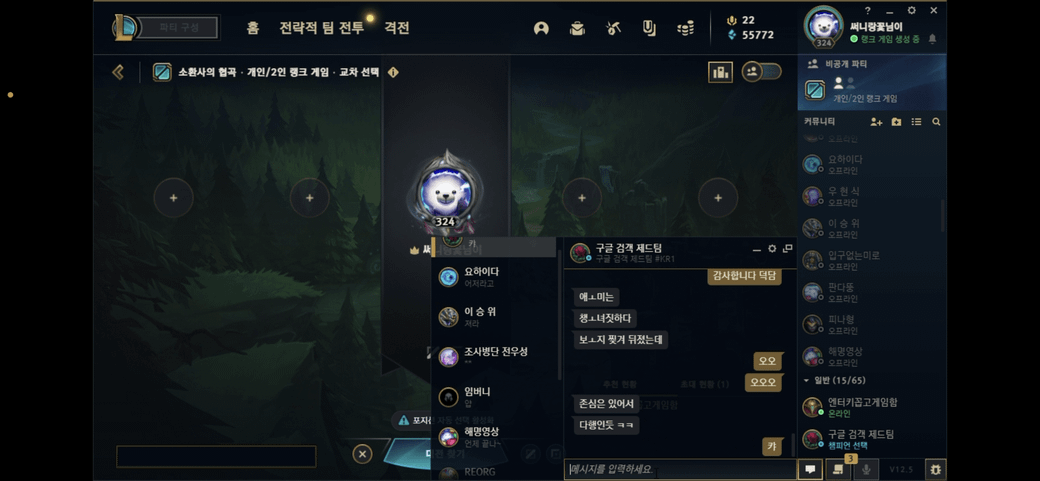The height and width of the screenshot is (481, 1040).
Task: Close the client window
Action: click(x=933, y=11)
